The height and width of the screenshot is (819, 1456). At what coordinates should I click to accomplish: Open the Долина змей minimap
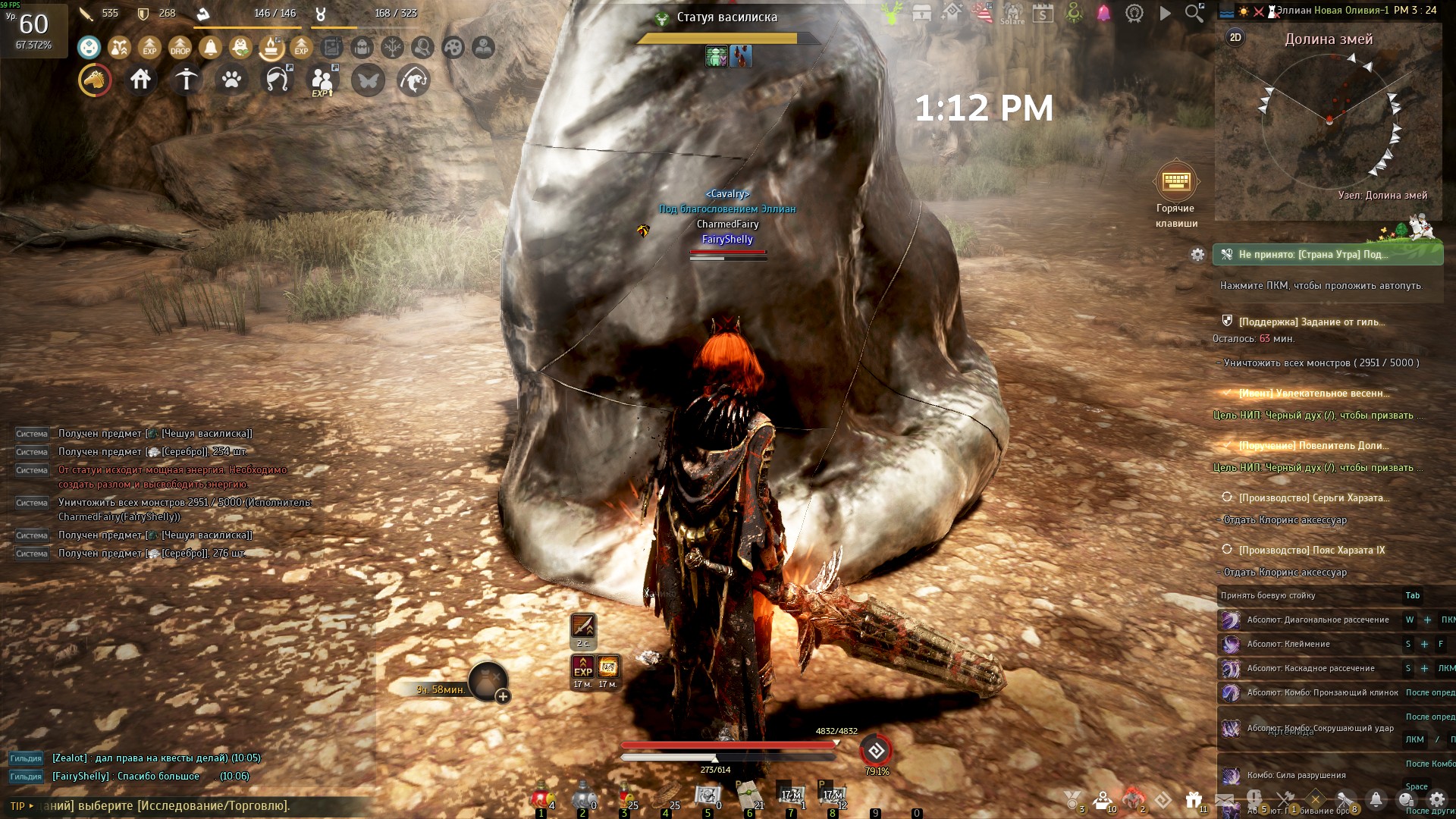1329,121
